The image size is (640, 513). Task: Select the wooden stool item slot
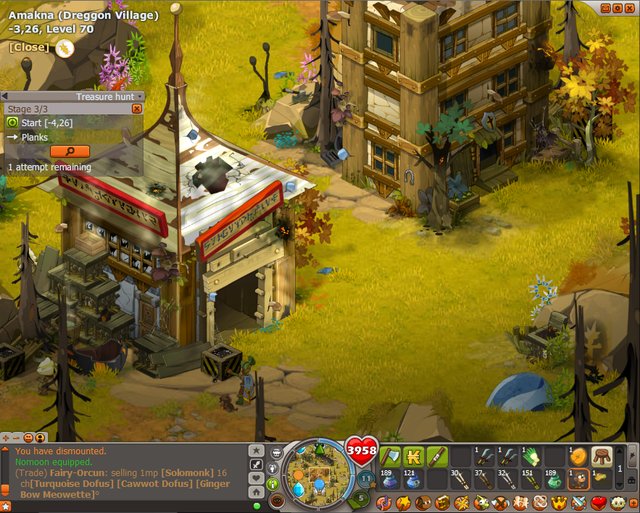[601, 457]
